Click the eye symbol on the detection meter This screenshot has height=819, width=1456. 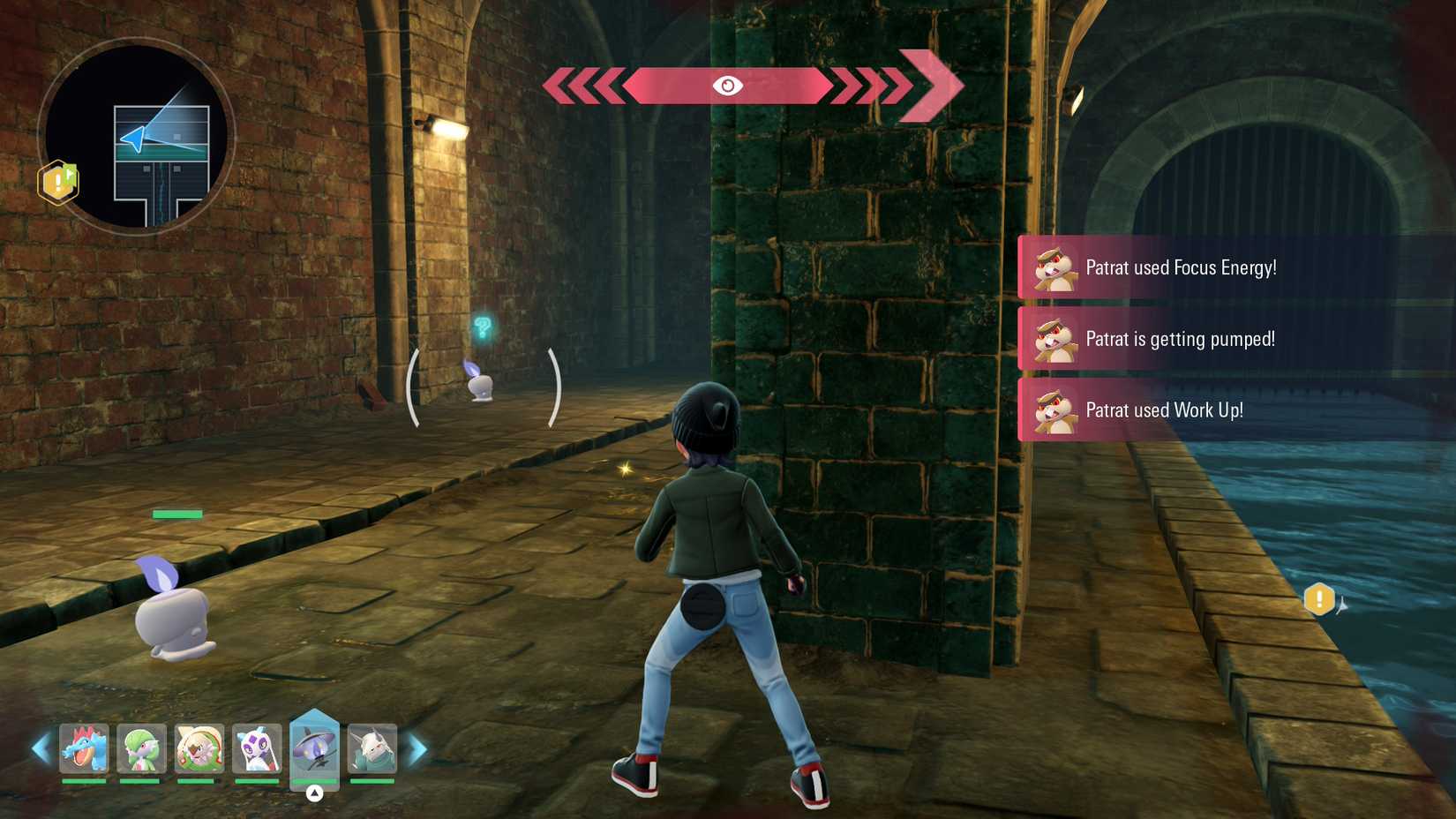point(729,86)
